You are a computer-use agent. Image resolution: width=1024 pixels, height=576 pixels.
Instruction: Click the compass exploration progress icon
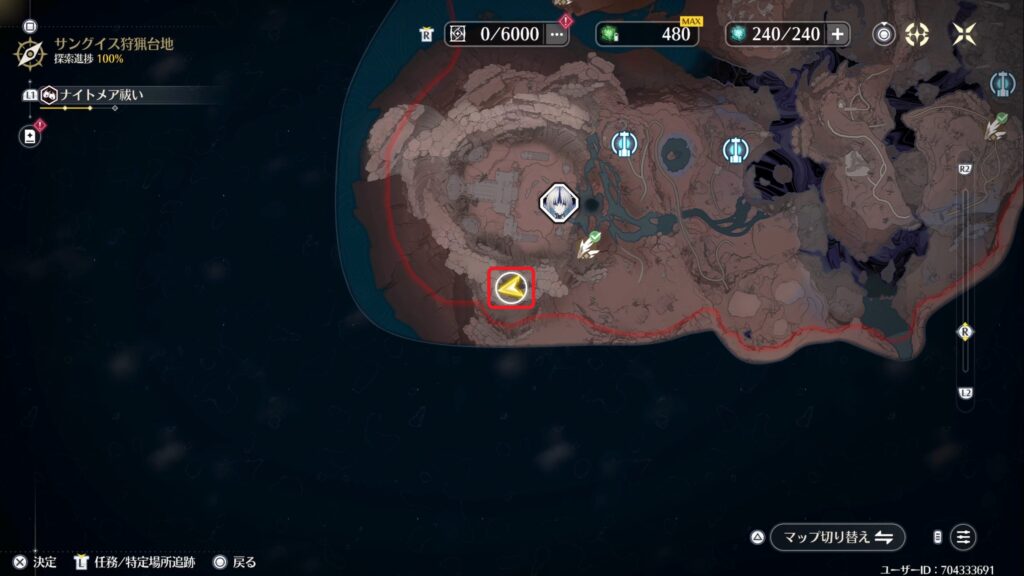tap(28, 52)
